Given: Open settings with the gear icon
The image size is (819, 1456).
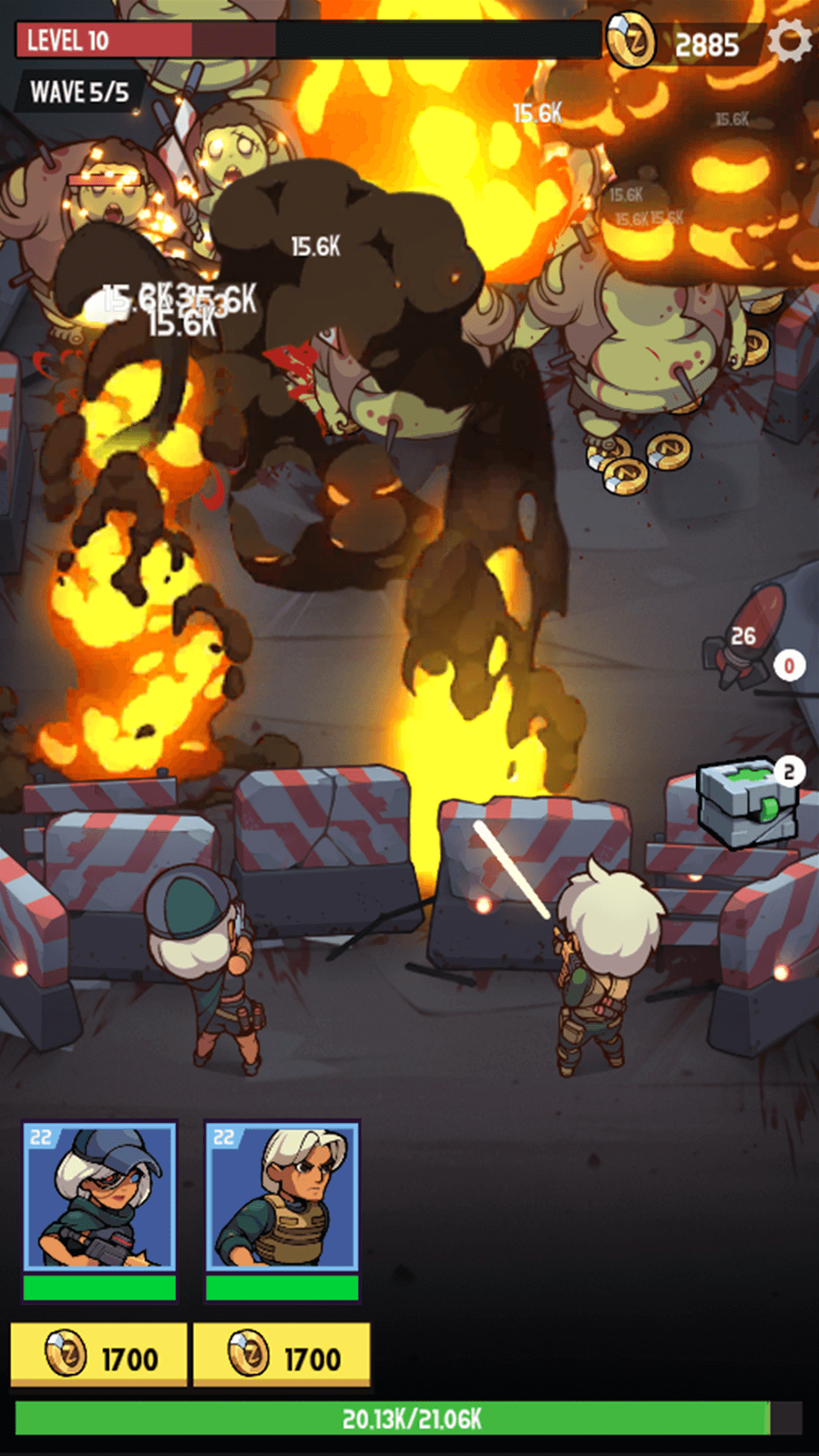Looking at the screenshot, I should (789, 41).
